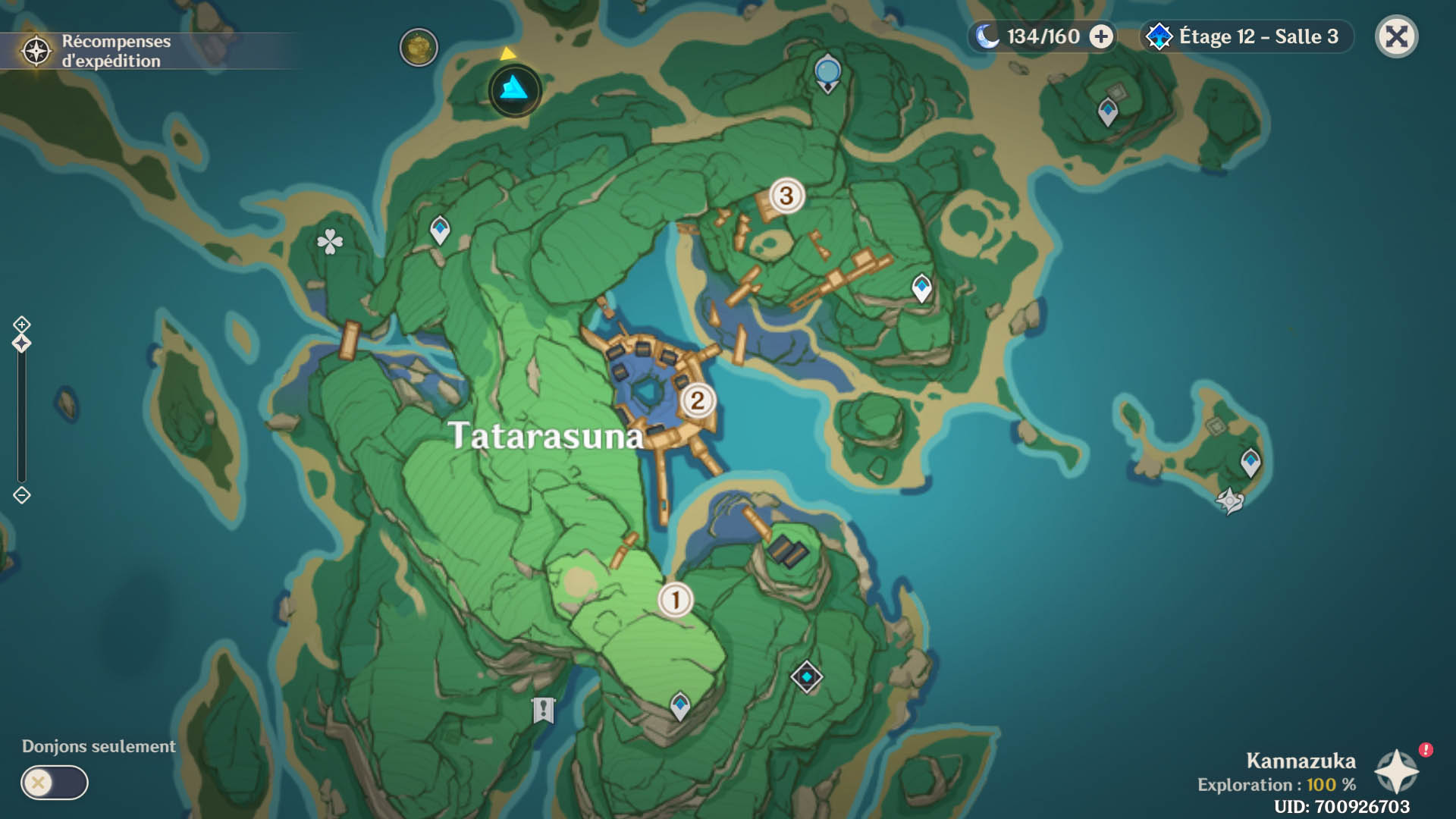Image resolution: width=1456 pixels, height=819 pixels.
Task: Open Récompenses d'expédition panel
Action: pos(99,51)
